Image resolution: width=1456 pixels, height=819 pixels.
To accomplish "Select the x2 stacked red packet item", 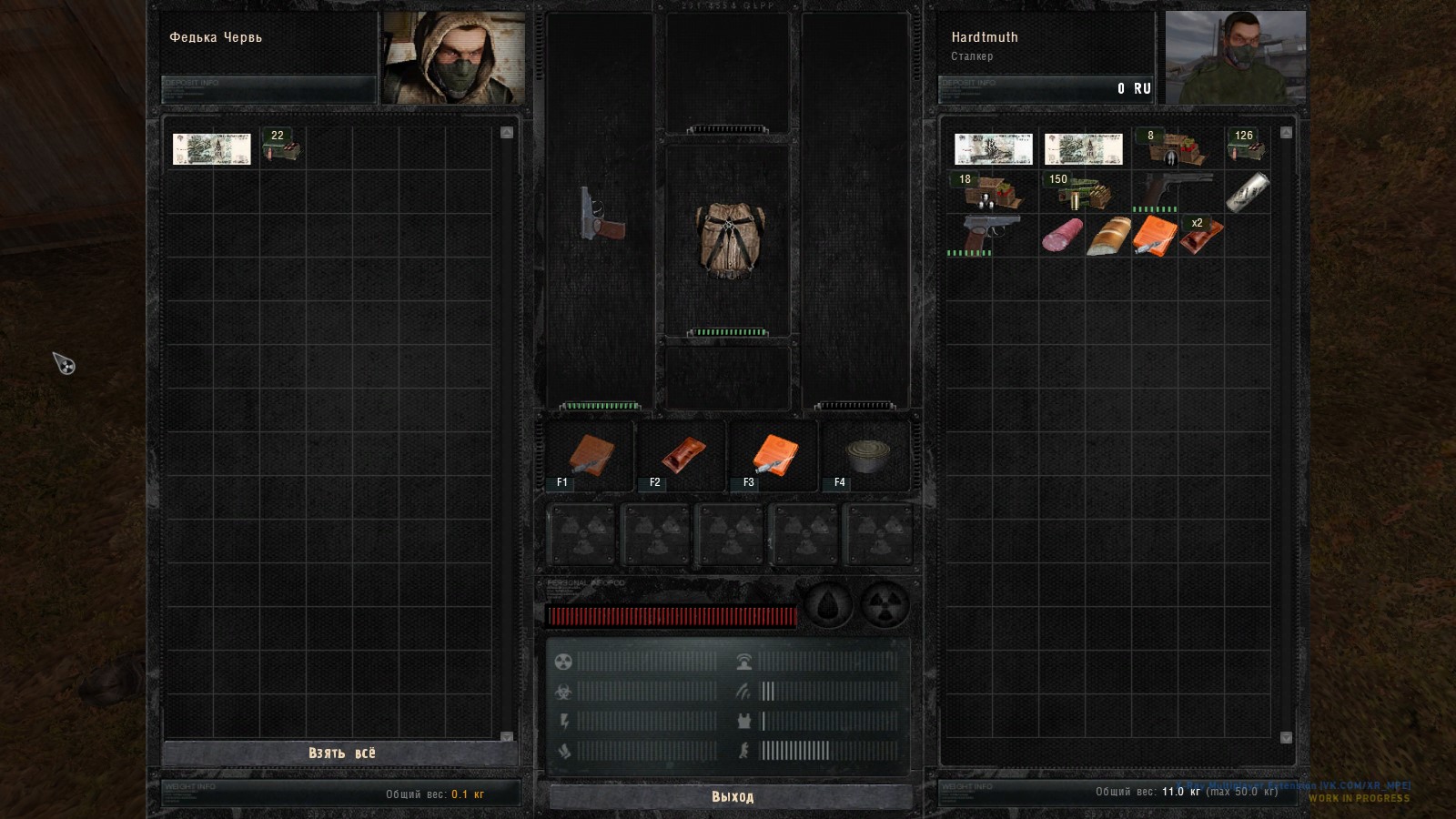I will [x=1201, y=237].
